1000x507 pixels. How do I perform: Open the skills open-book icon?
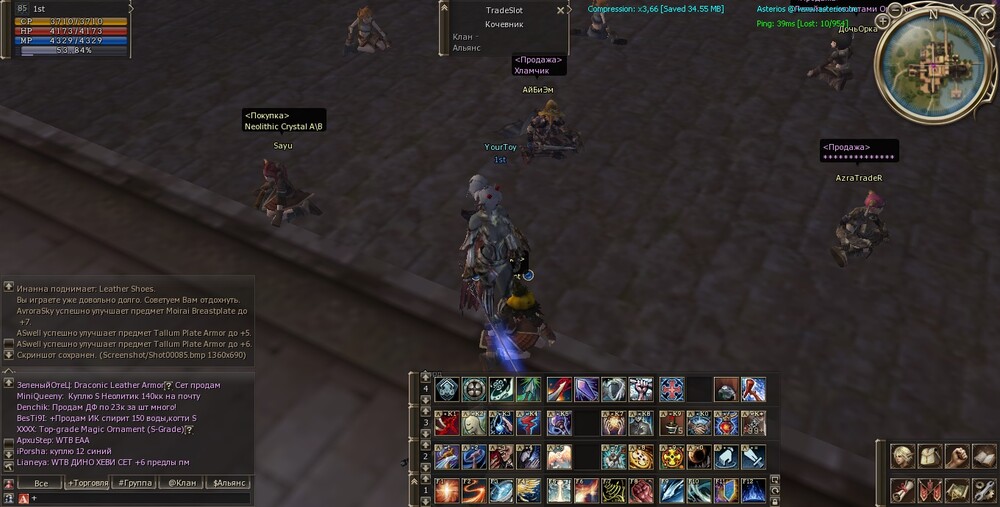click(x=984, y=457)
